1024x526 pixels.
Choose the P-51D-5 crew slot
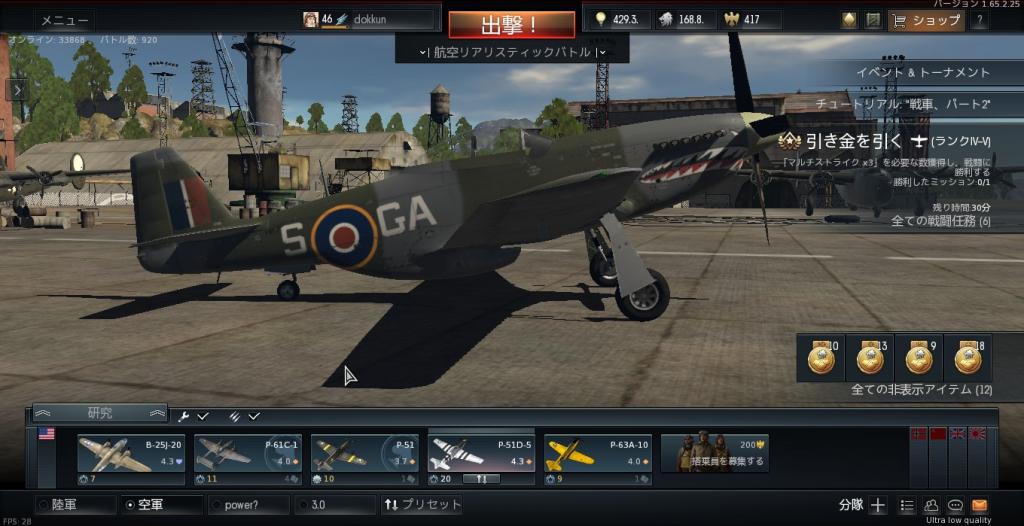(481, 454)
